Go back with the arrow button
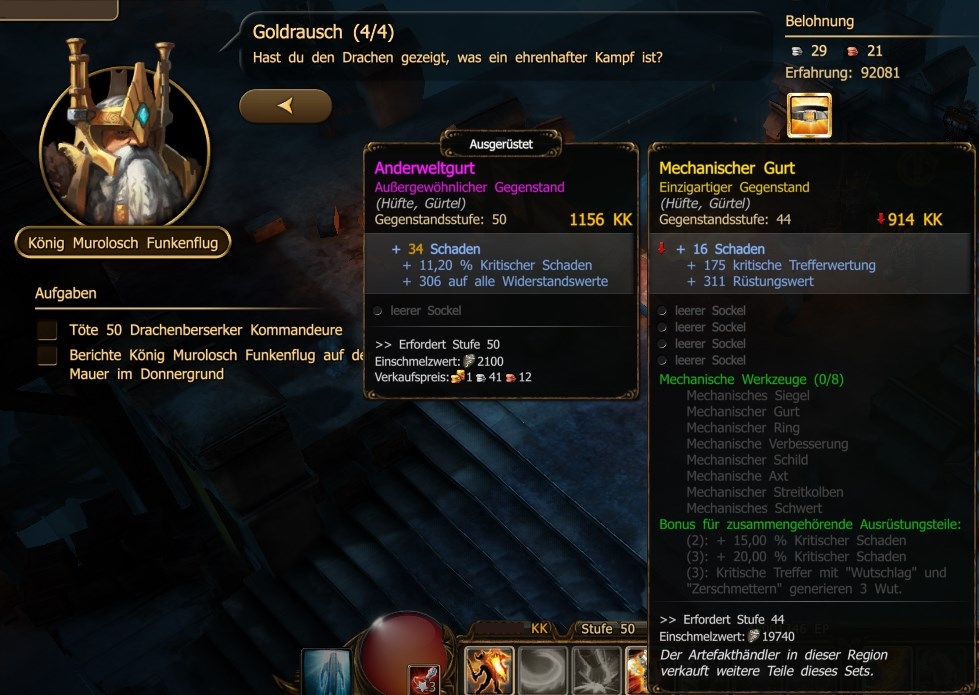 pos(285,105)
